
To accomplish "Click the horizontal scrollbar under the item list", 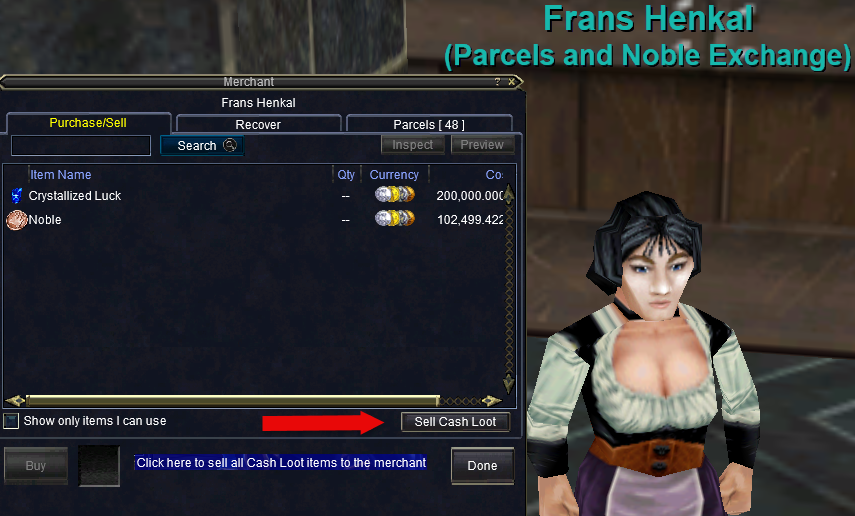I will pyautogui.click(x=232, y=400).
